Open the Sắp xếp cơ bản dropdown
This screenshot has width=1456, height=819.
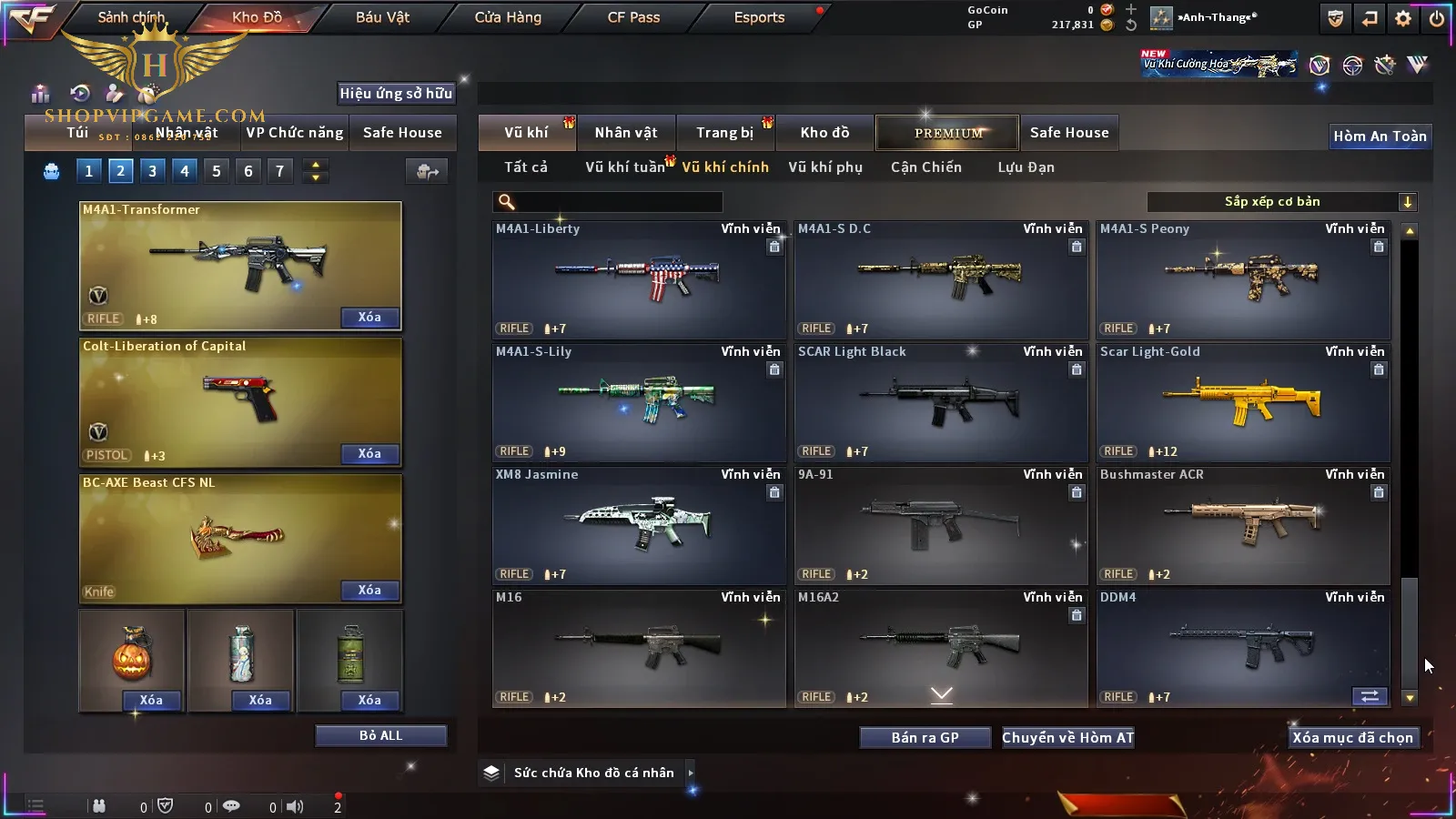coord(1281,202)
